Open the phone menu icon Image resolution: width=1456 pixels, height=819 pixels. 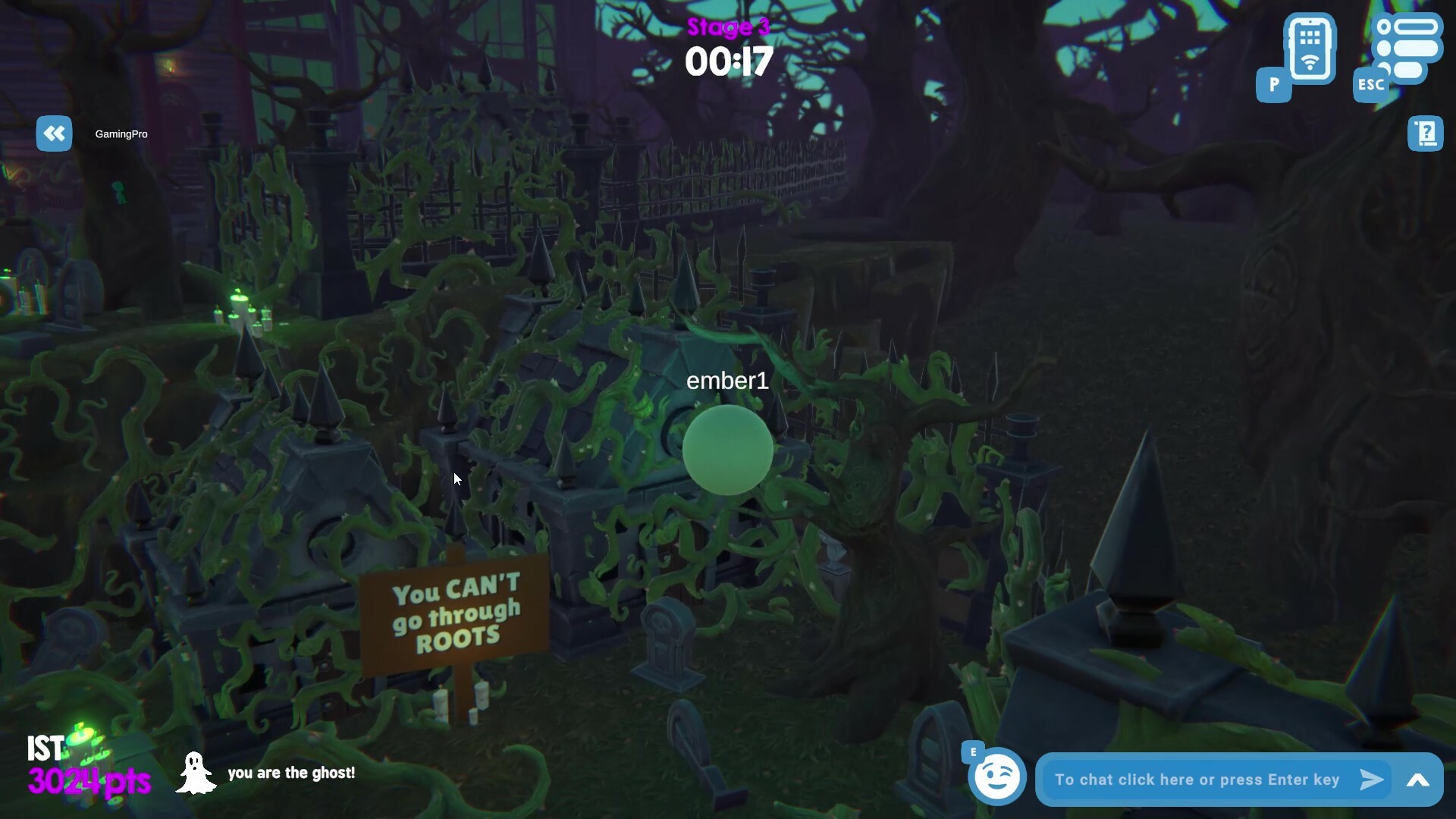[1310, 51]
